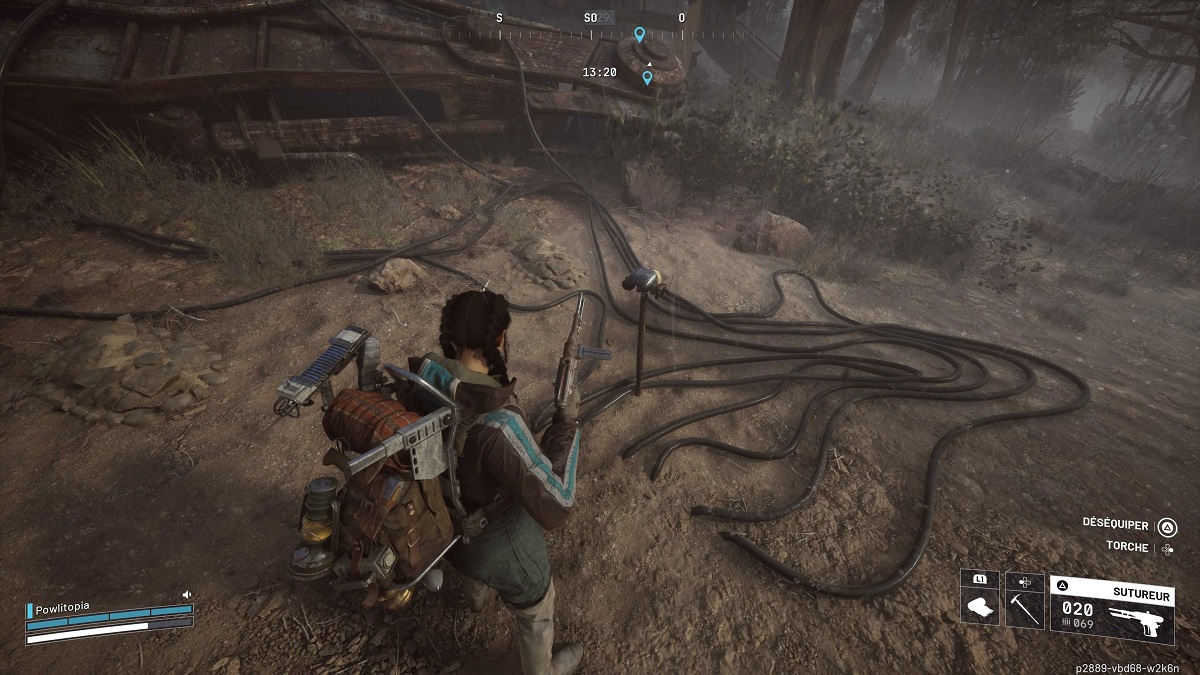The width and height of the screenshot is (1200, 675).
Task: Toggle the speaker icon above the player bars
Action: click(186, 595)
